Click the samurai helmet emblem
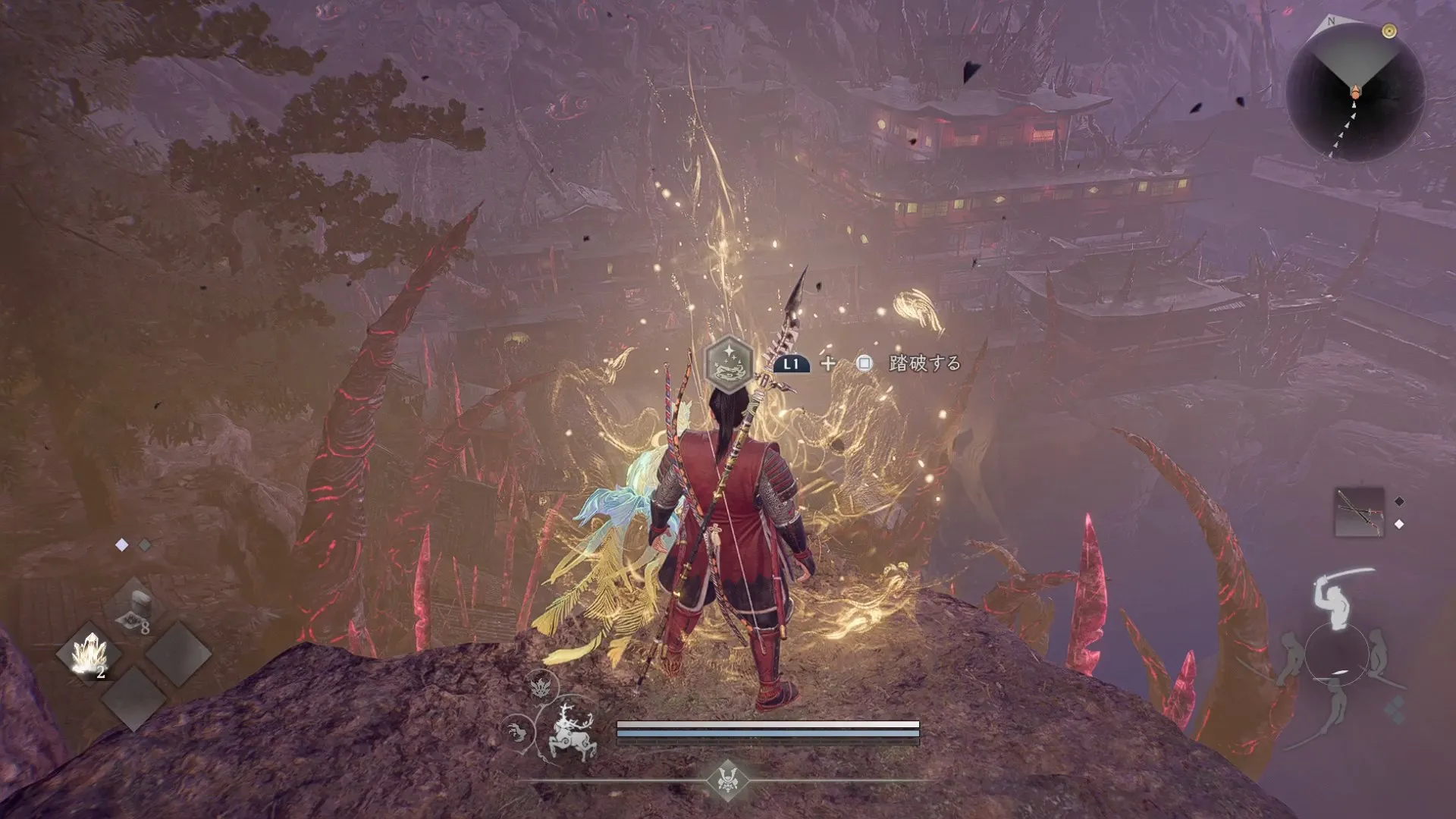1456x819 pixels. click(x=728, y=779)
